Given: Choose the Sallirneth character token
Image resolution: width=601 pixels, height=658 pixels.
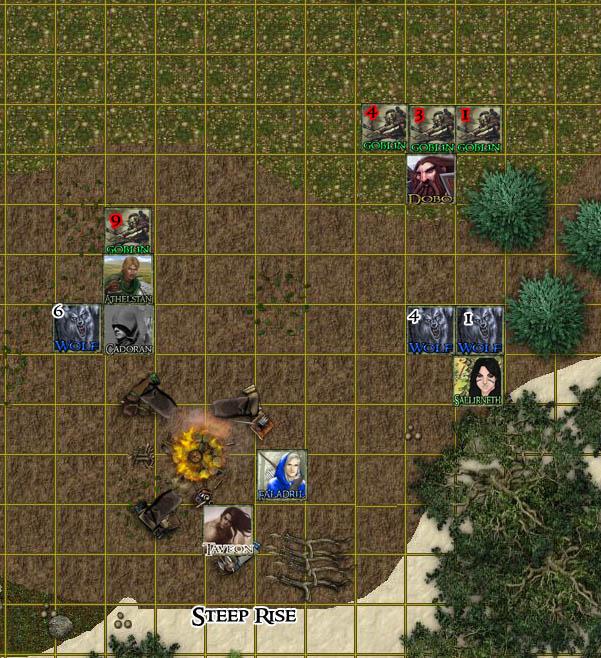Looking at the screenshot, I should tap(478, 380).
